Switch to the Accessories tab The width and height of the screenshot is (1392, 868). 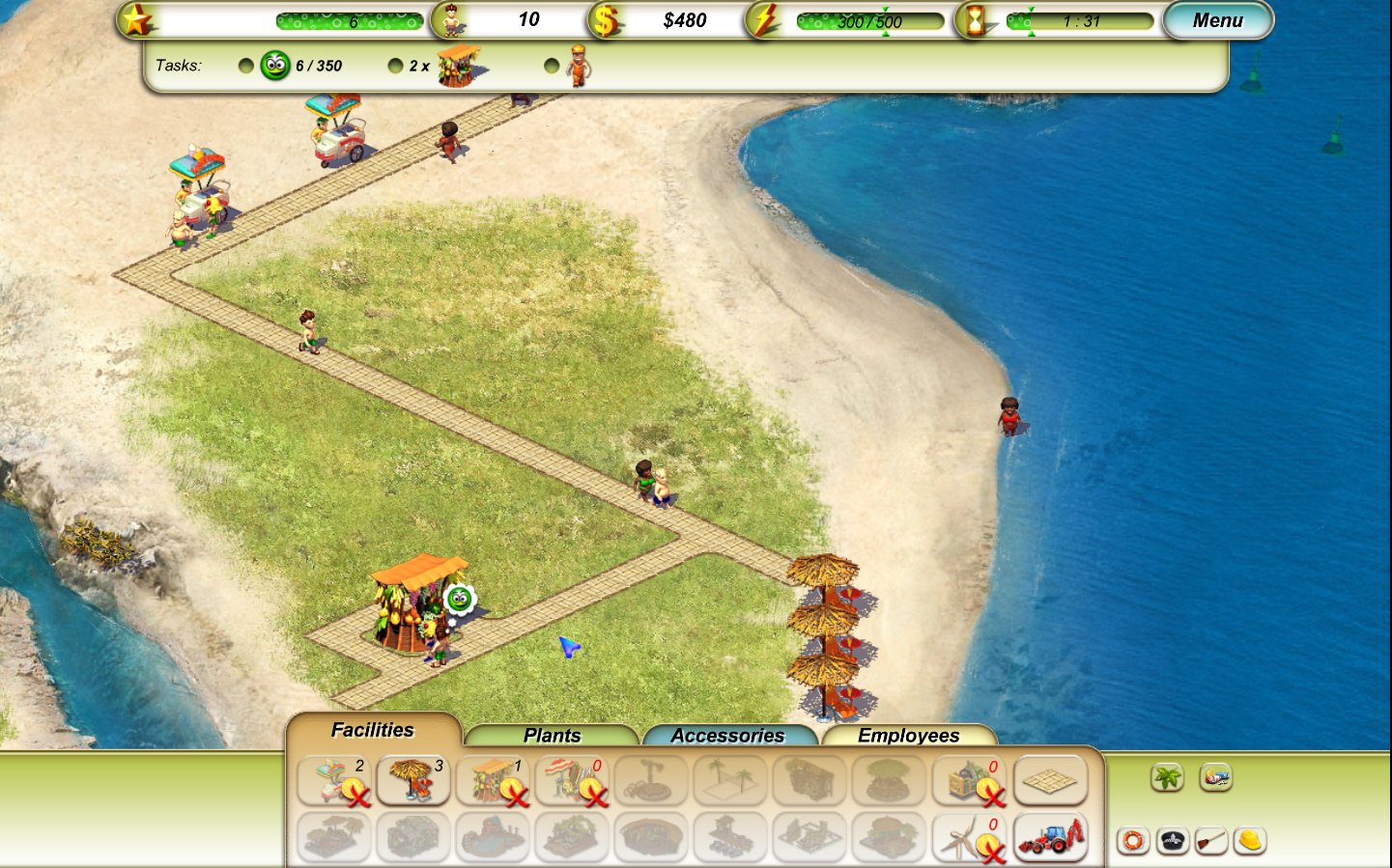[x=727, y=736]
